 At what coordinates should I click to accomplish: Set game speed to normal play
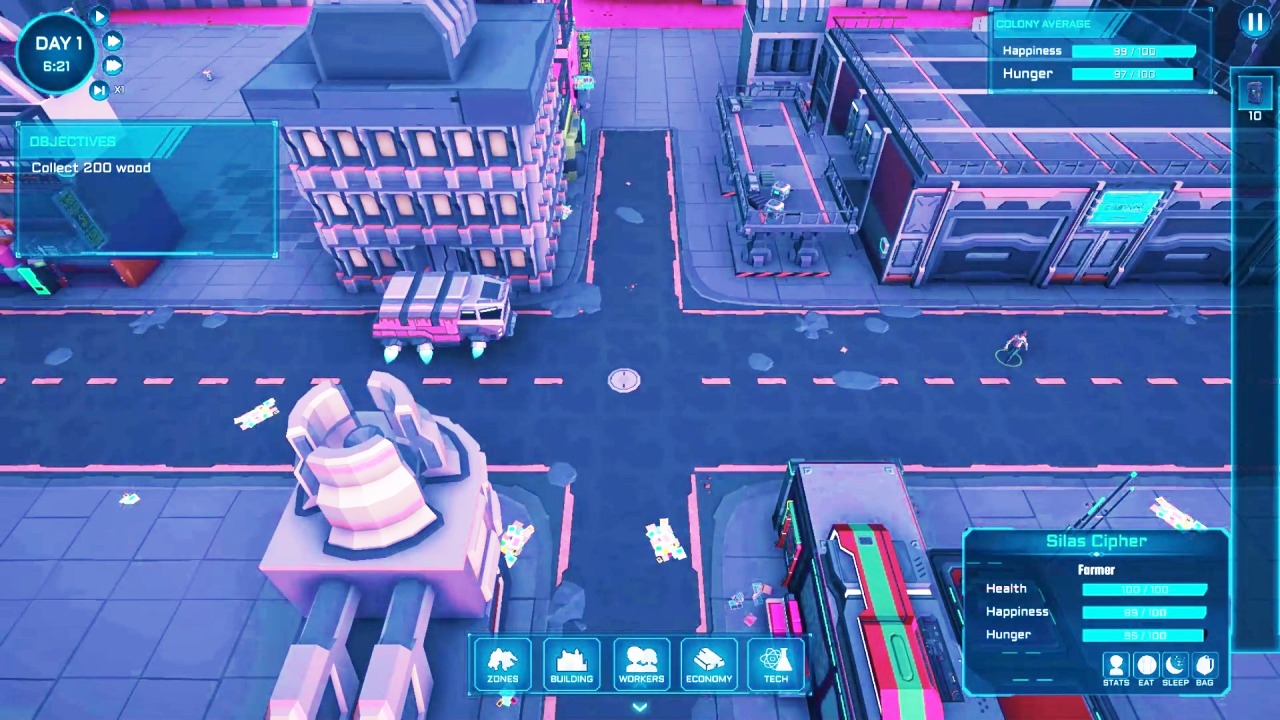pos(99,15)
